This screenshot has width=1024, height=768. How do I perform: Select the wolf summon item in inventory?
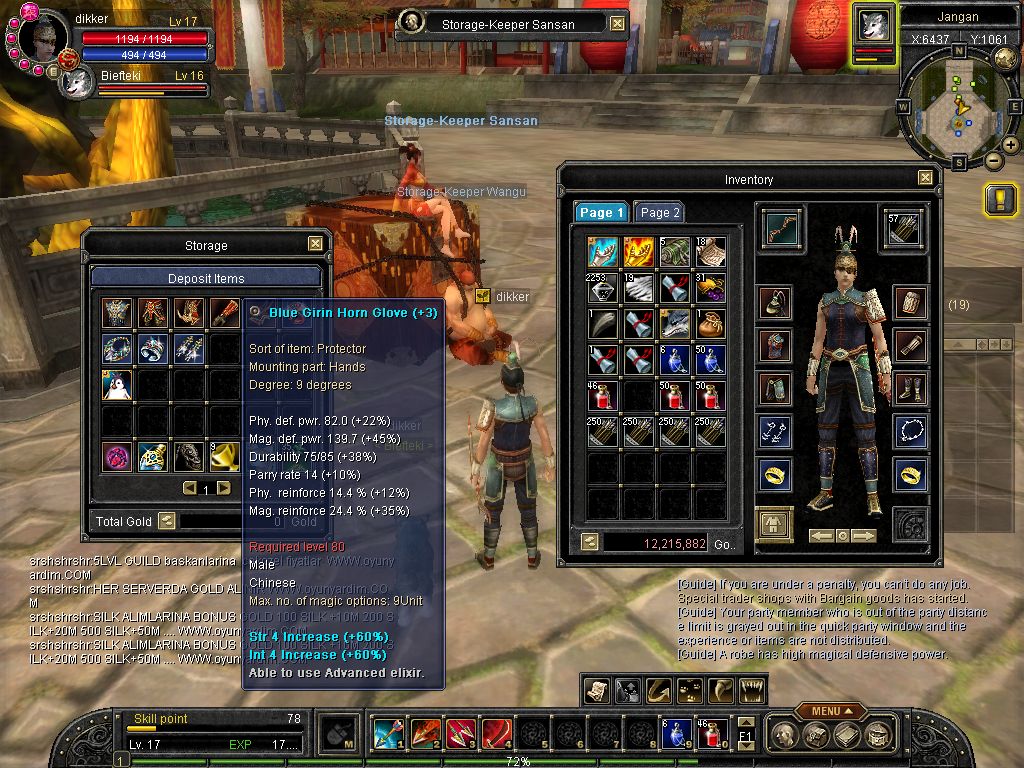673,322
